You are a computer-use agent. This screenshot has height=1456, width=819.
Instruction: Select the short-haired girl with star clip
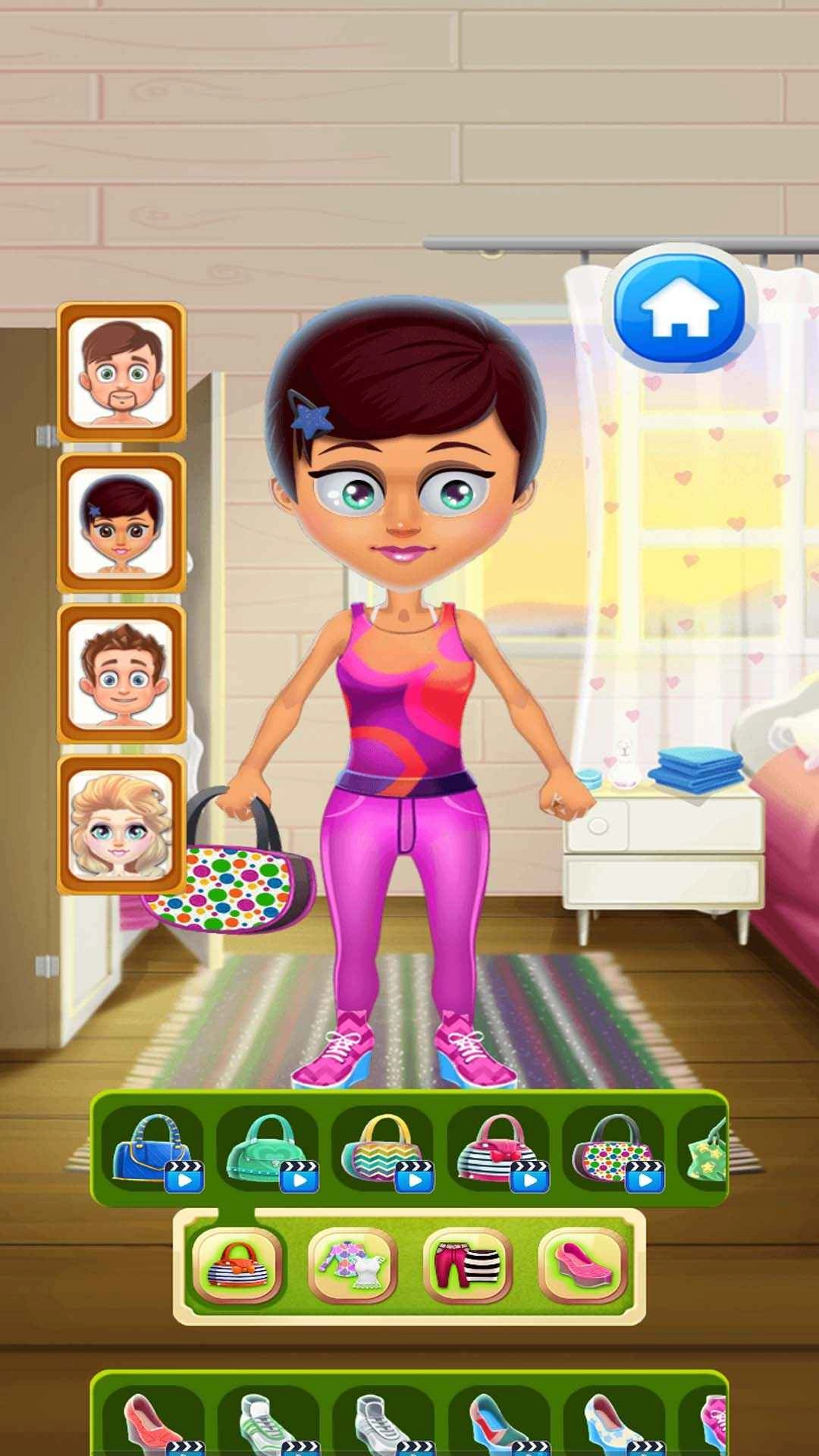(x=121, y=523)
